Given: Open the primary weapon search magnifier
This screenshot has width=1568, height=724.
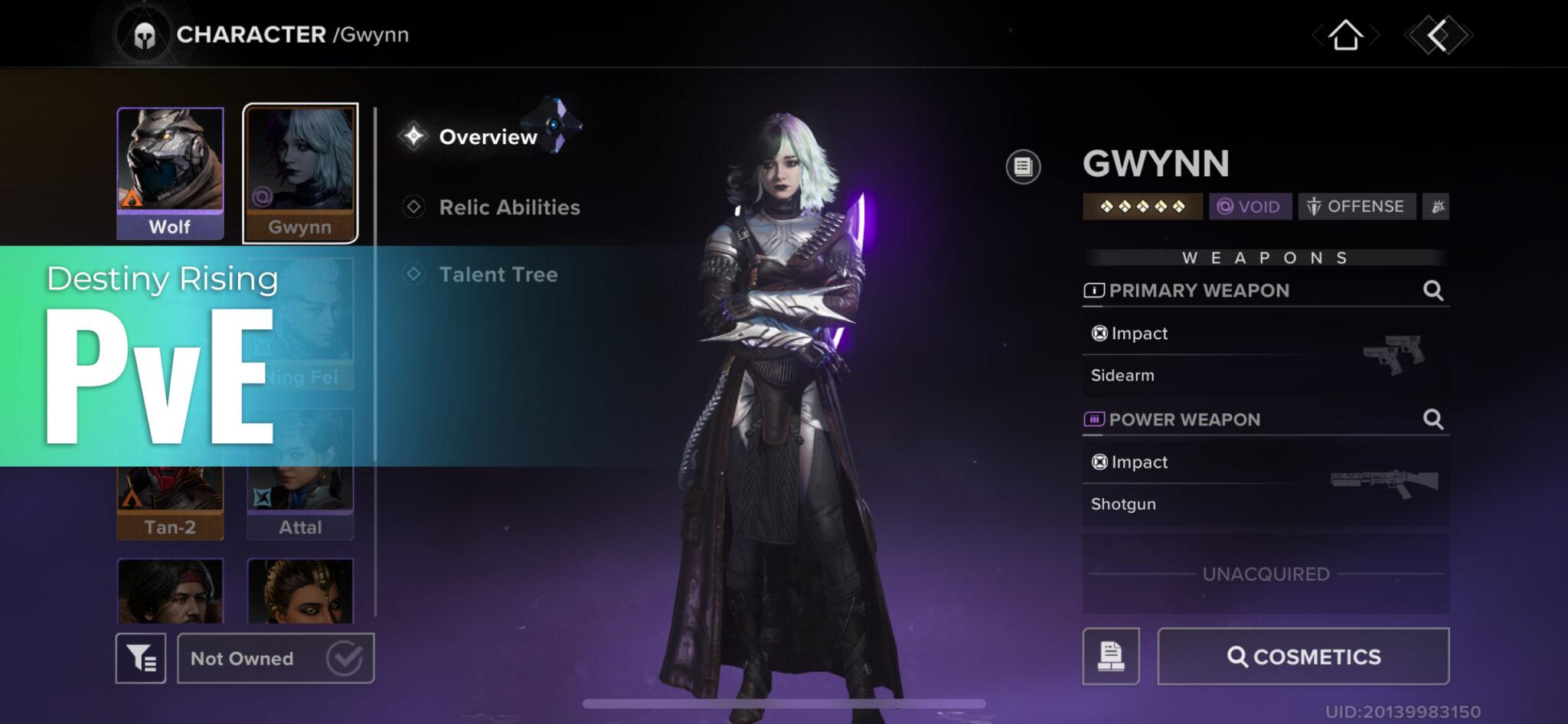Looking at the screenshot, I should [x=1435, y=291].
